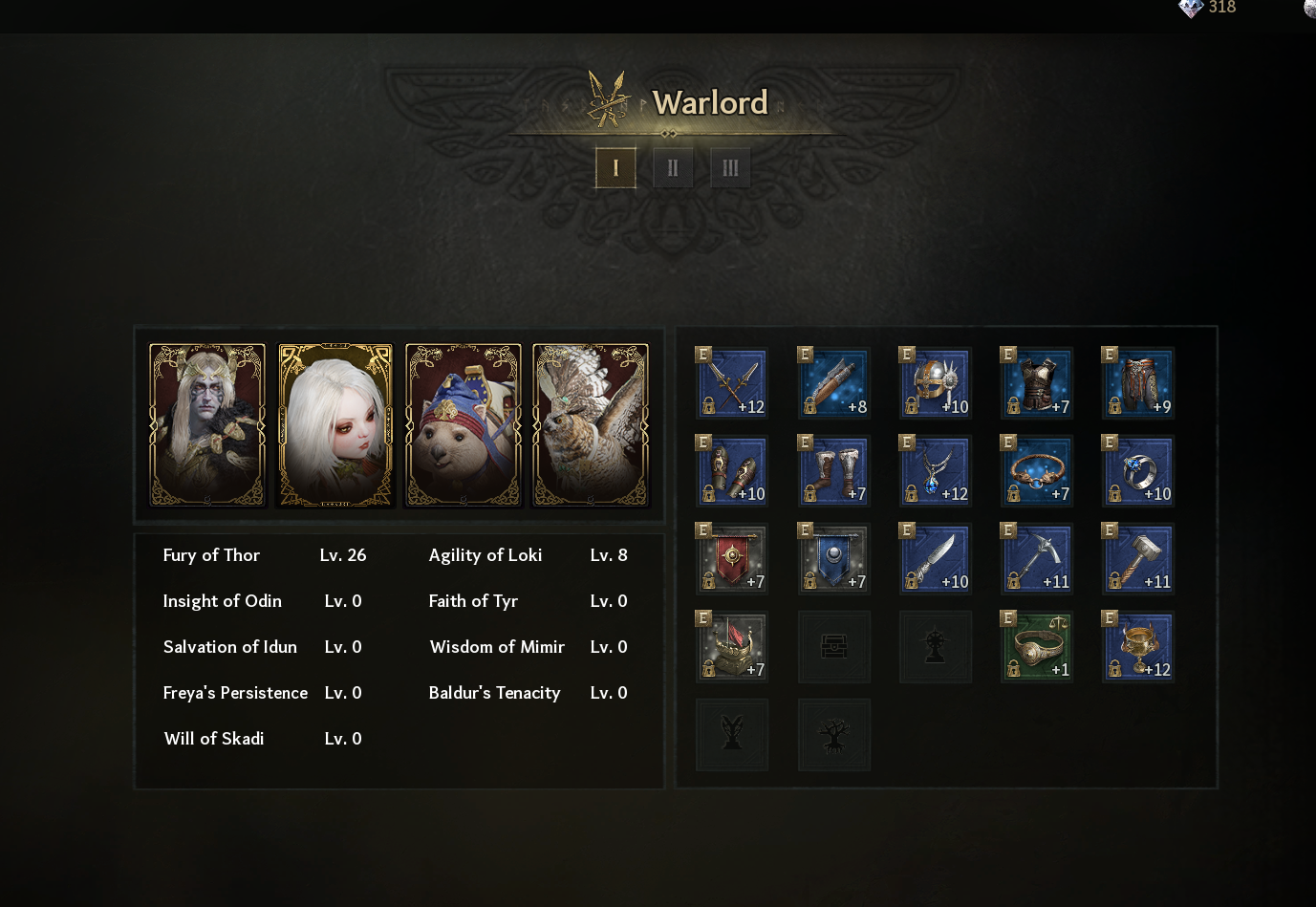Choose the white-haired doll card

335,425
